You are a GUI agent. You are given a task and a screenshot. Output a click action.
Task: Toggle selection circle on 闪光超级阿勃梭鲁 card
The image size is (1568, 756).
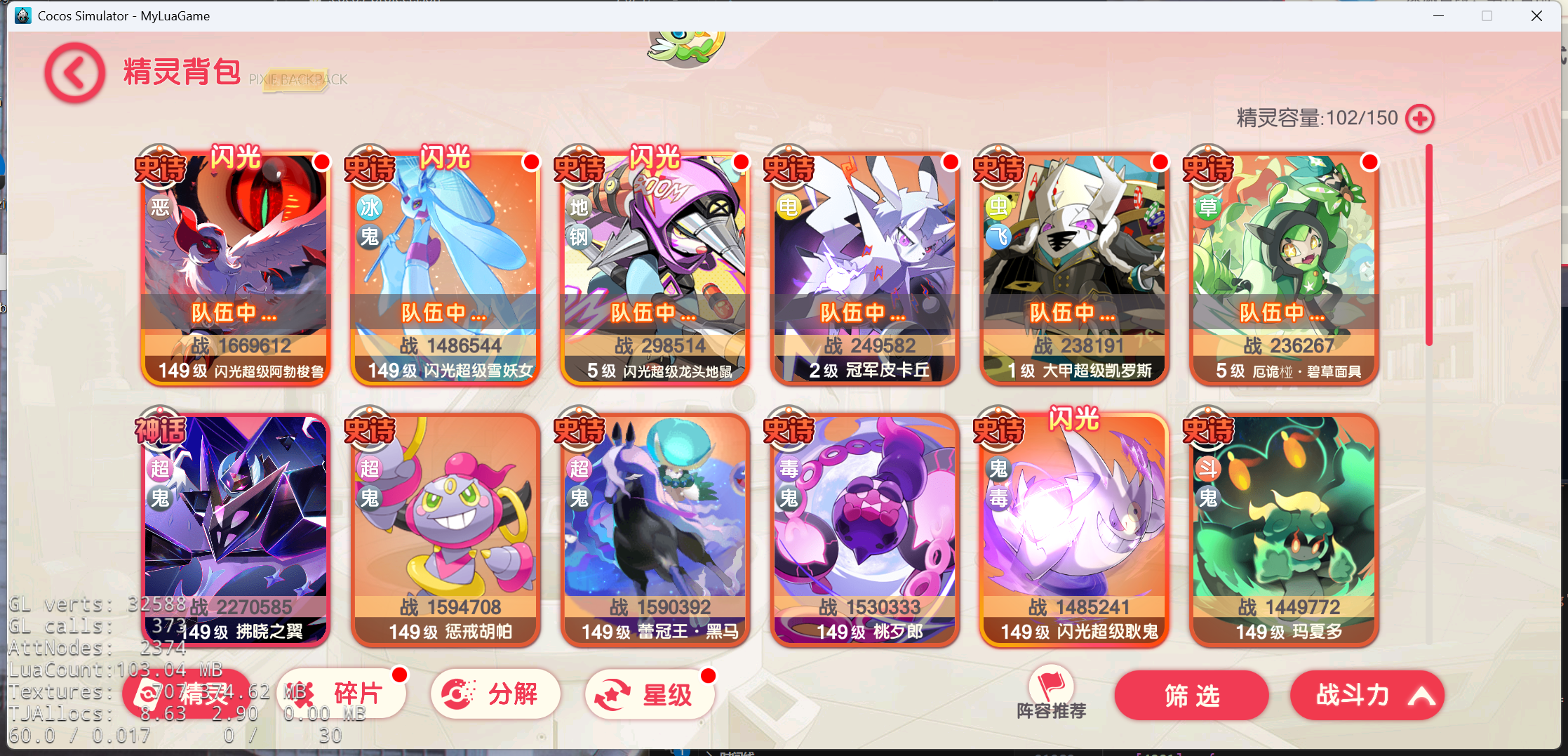[321, 162]
